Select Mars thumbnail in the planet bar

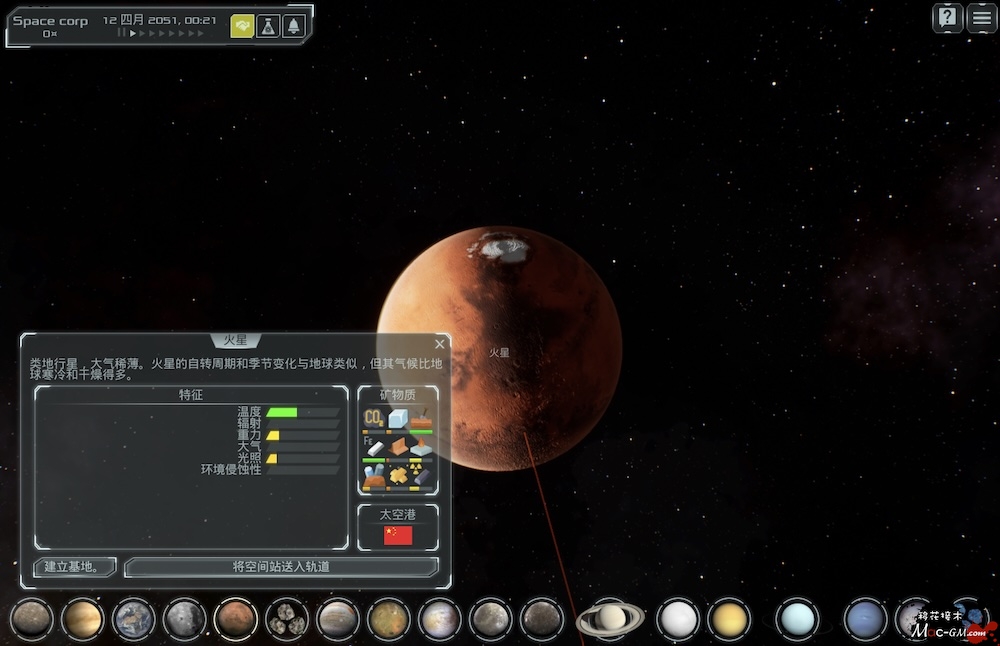pos(236,619)
